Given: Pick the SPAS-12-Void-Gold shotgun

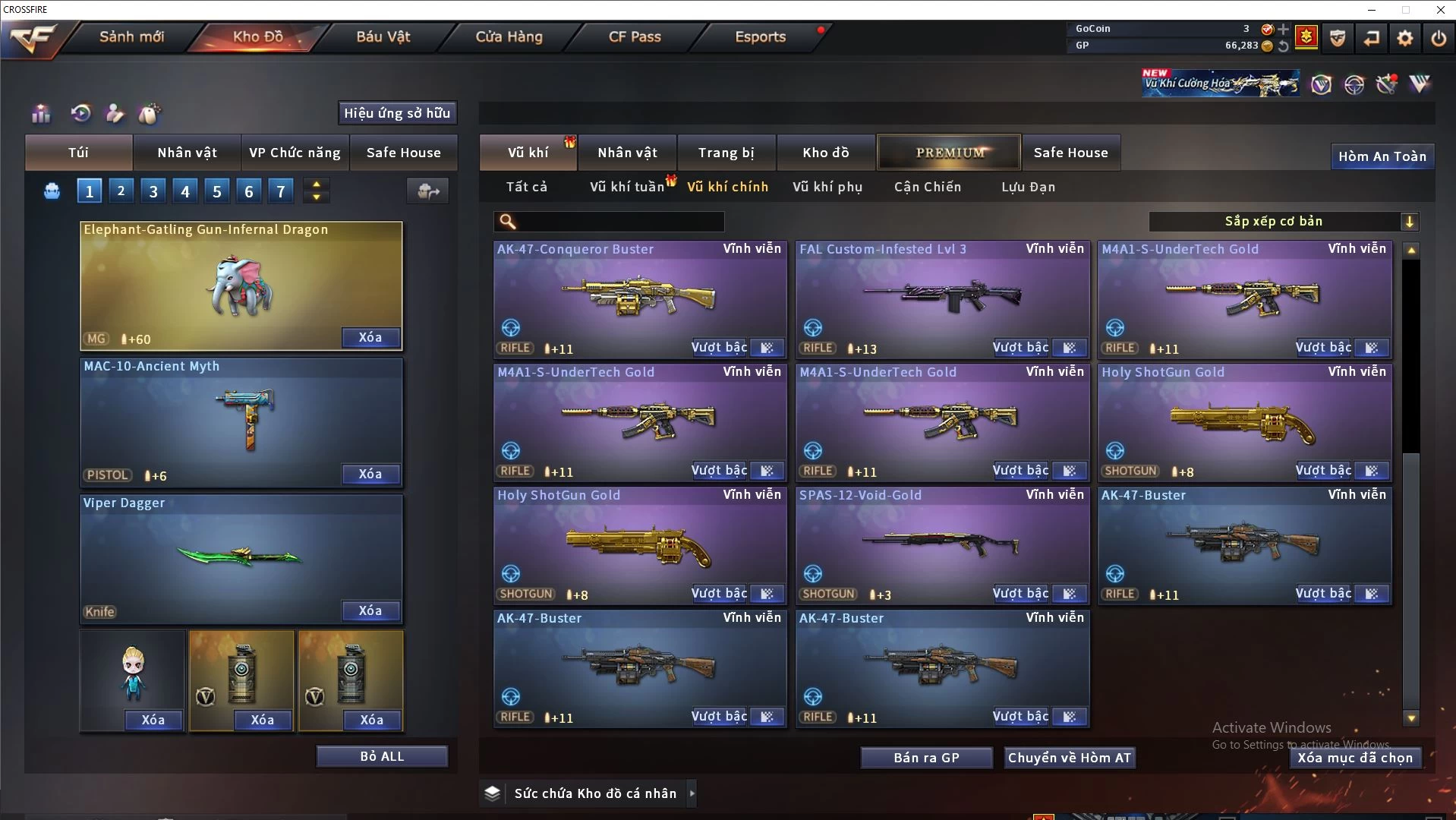Looking at the screenshot, I should [x=941, y=543].
